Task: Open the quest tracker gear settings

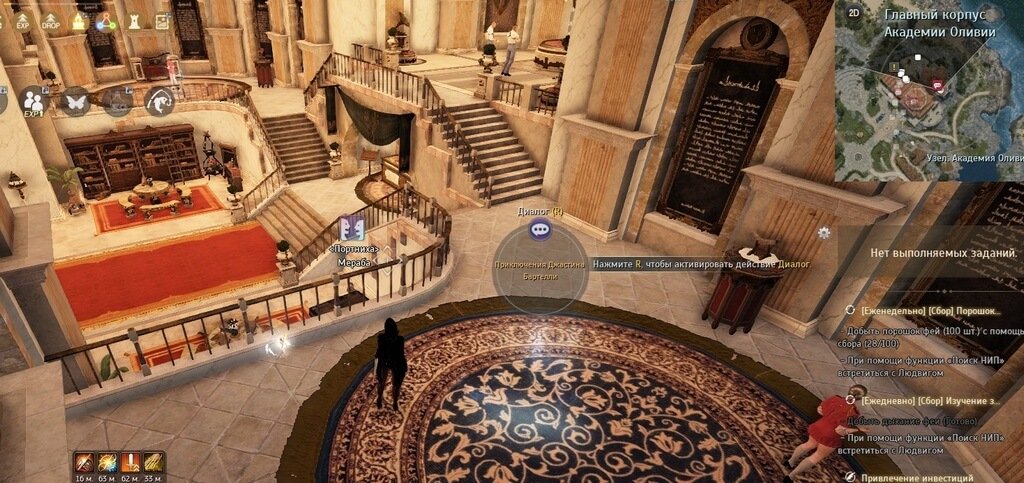Action: (x=823, y=232)
